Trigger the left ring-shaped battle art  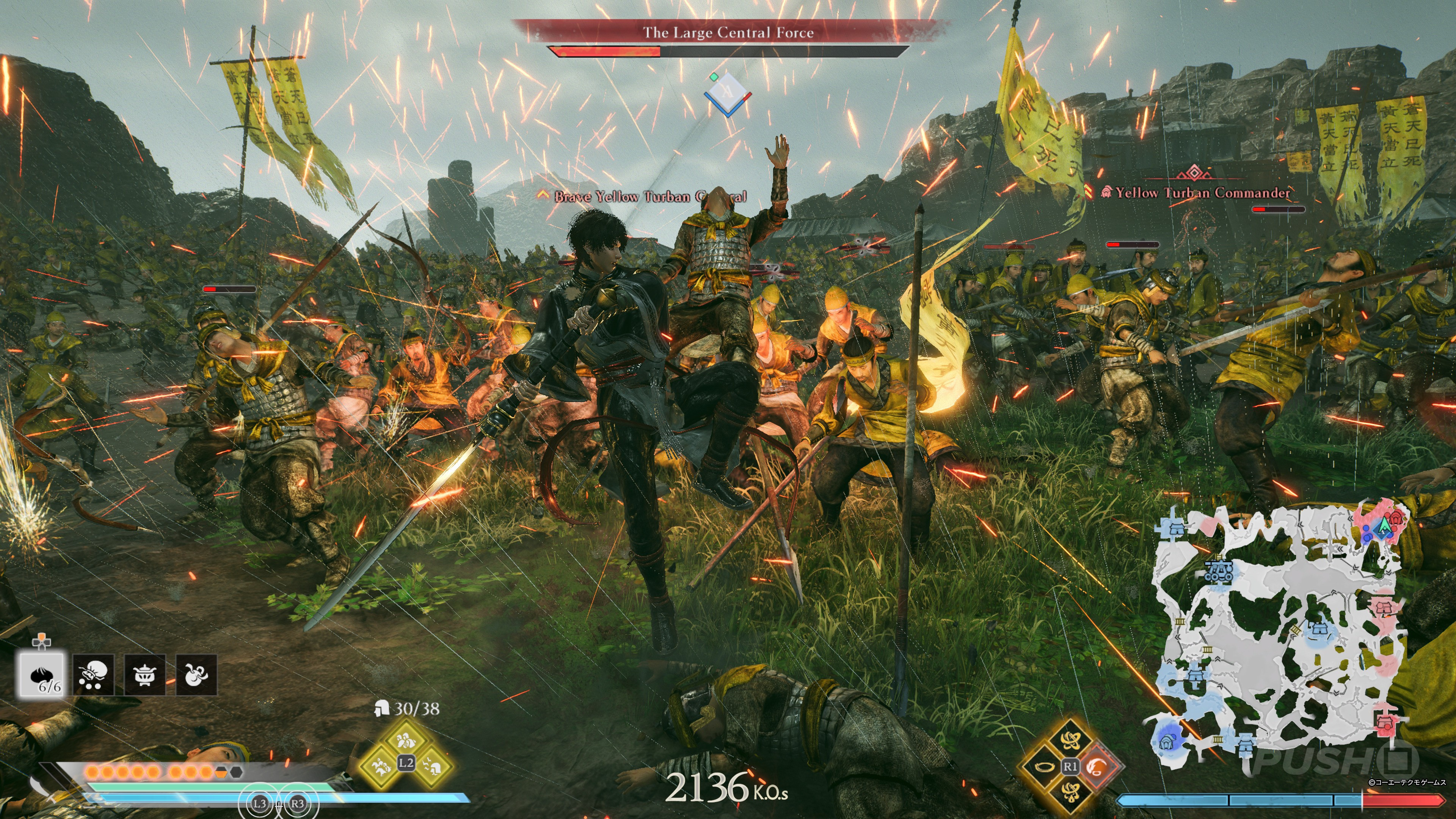click(x=1043, y=766)
